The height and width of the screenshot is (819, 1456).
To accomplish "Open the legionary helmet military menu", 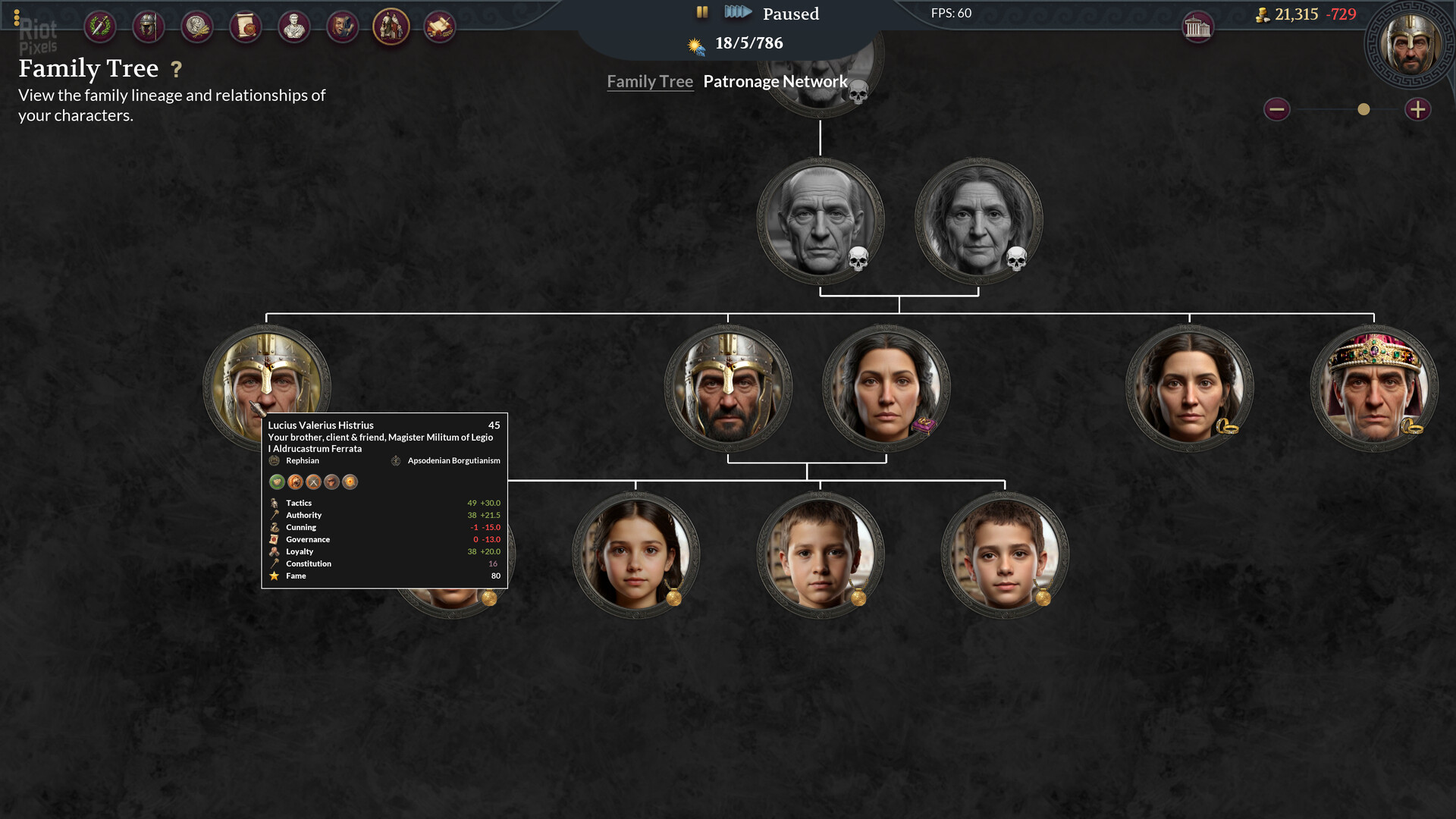I will pyautogui.click(x=148, y=27).
